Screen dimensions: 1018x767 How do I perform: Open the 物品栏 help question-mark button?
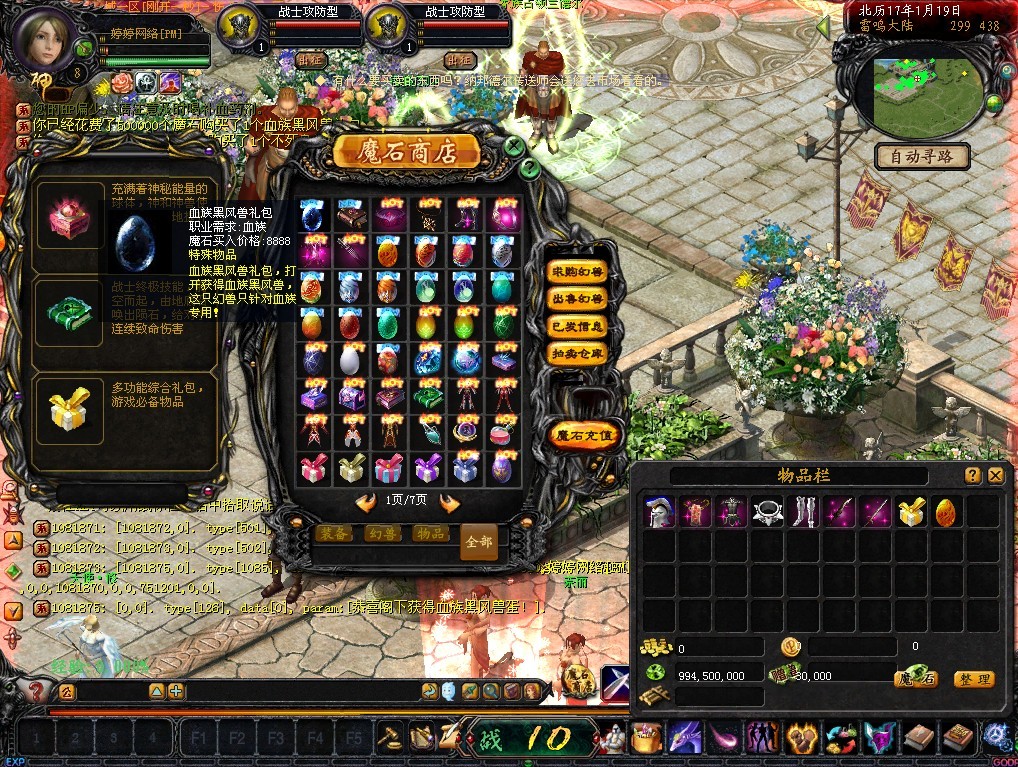click(x=972, y=476)
